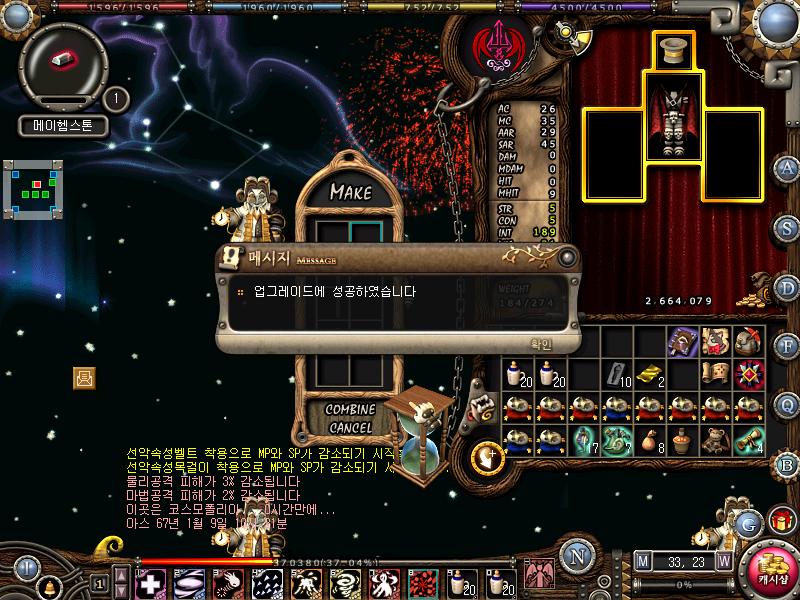Open the mail envelope icon
This screenshot has width=800, height=600.
pos(84,377)
